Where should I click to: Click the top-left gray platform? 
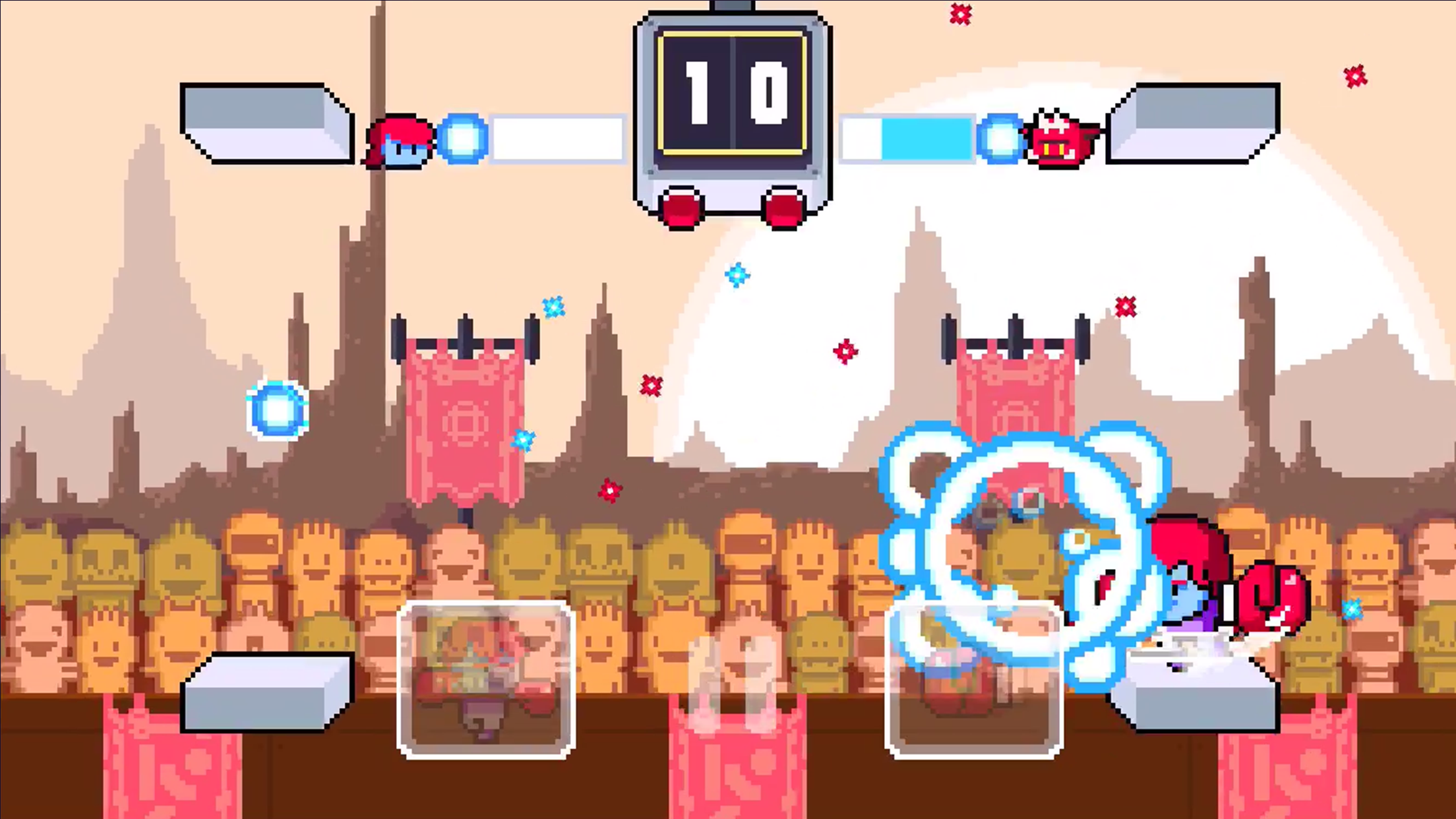coord(264,122)
